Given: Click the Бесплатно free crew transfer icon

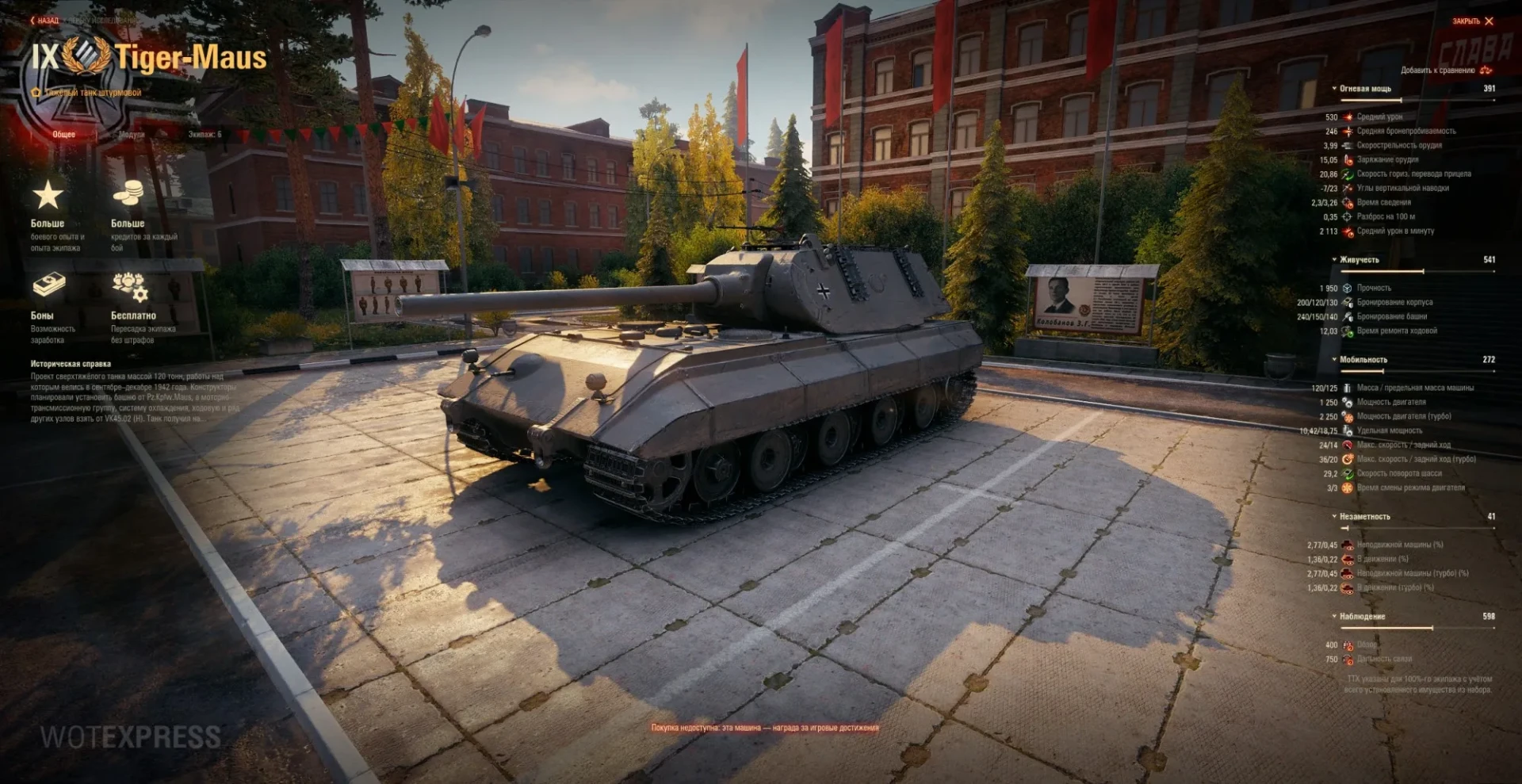Looking at the screenshot, I should [x=130, y=286].
